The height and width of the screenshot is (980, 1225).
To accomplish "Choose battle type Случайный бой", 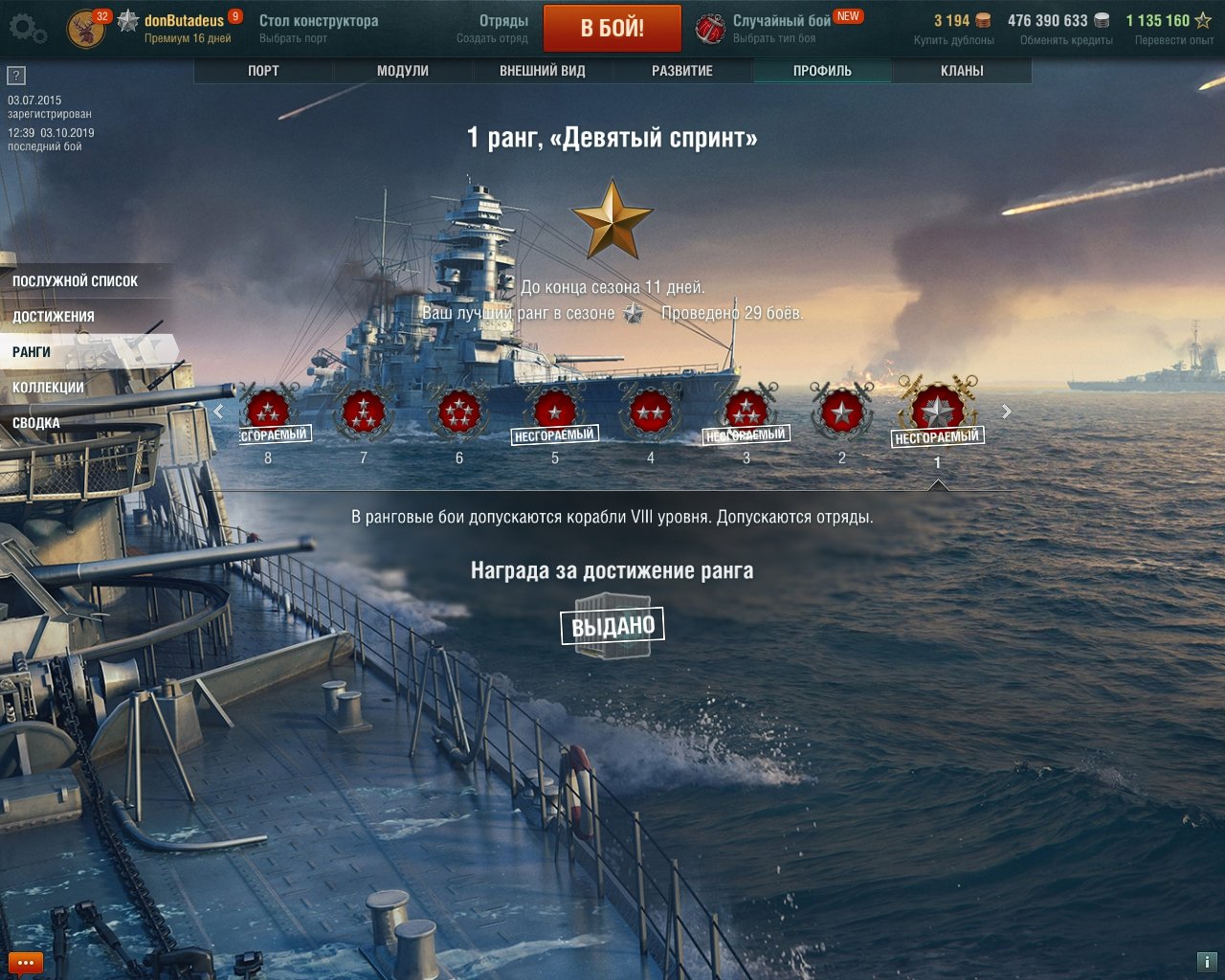I will [781, 28].
